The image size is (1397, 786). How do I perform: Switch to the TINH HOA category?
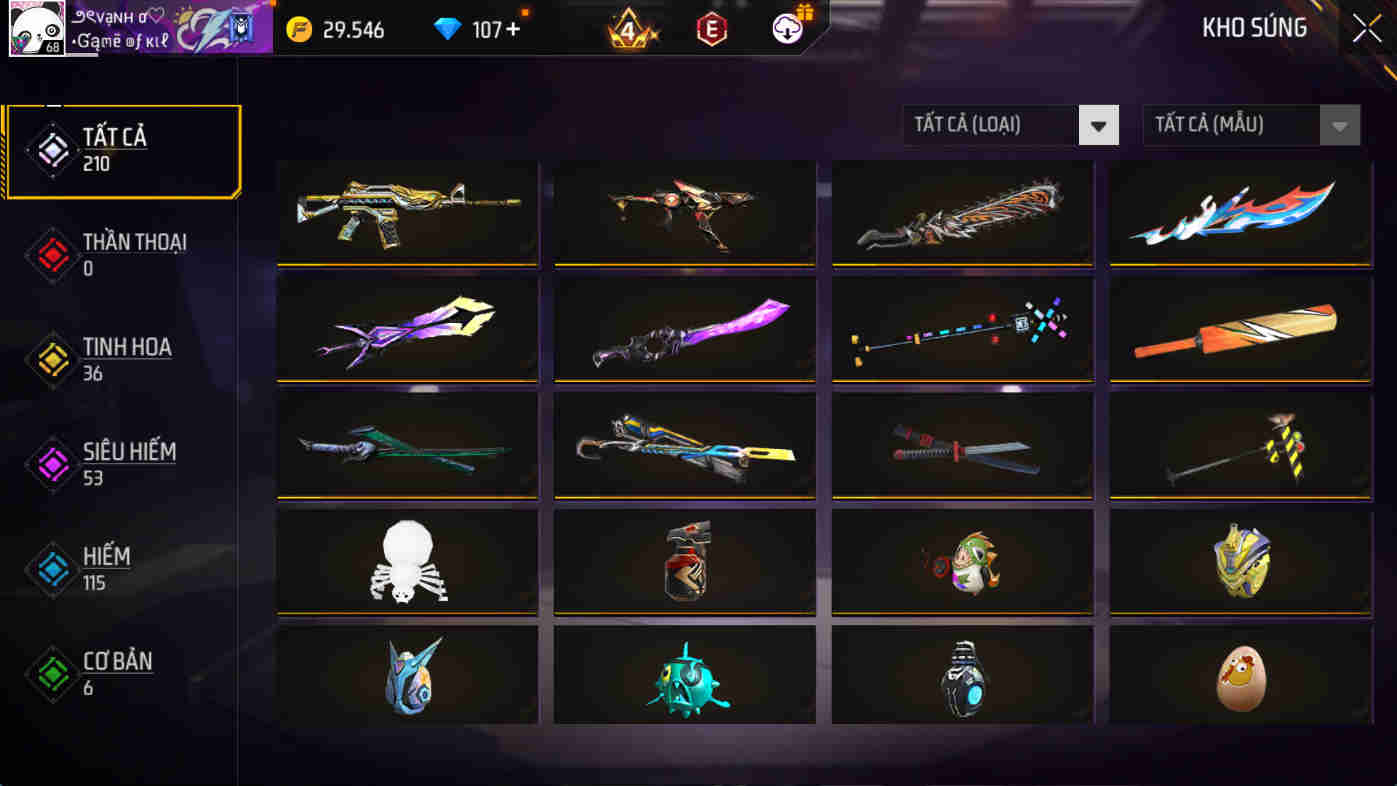tap(130, 358)
